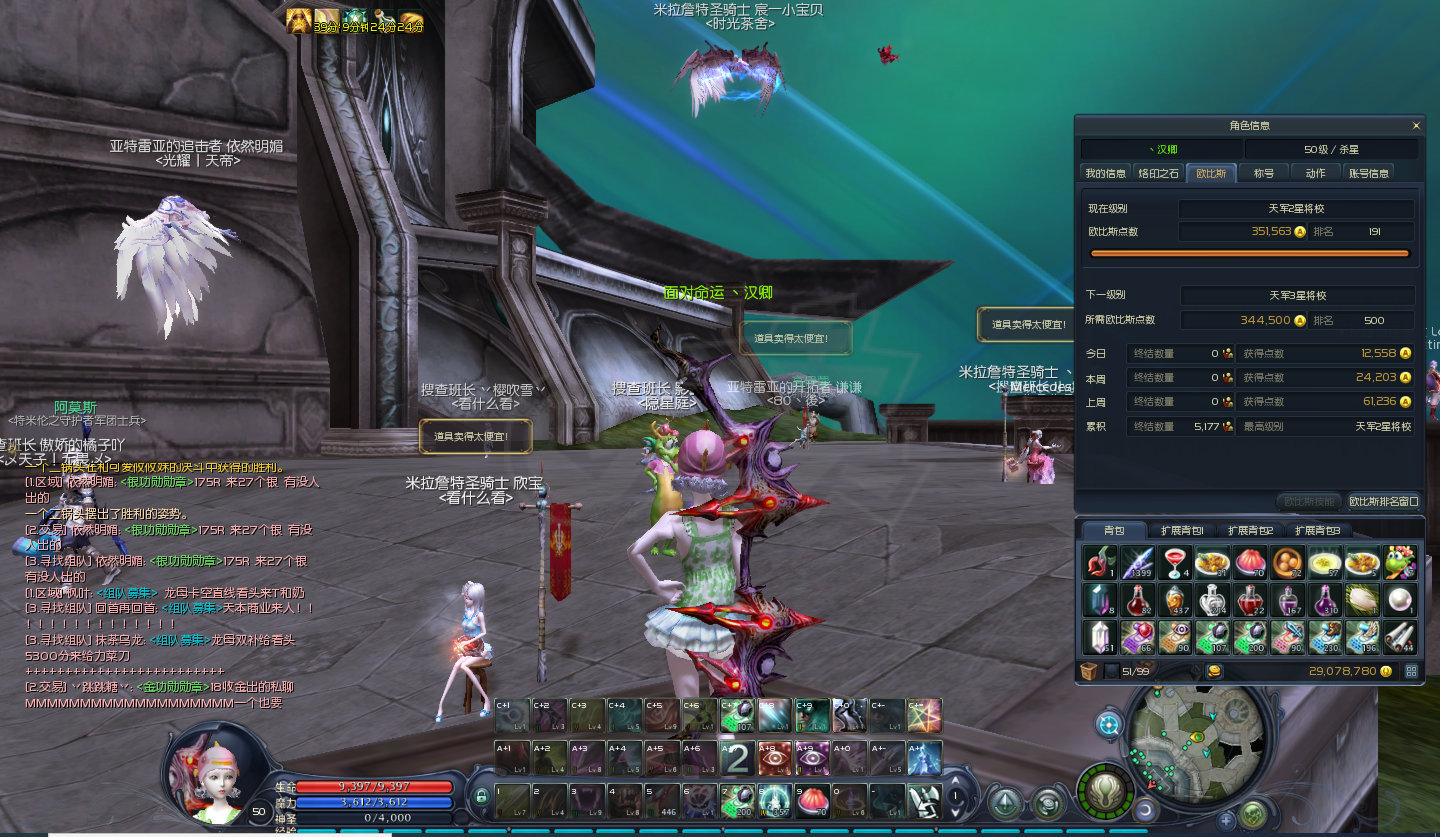
Task: Open the 账号信息 tab
Action: tap(1369, 173)
